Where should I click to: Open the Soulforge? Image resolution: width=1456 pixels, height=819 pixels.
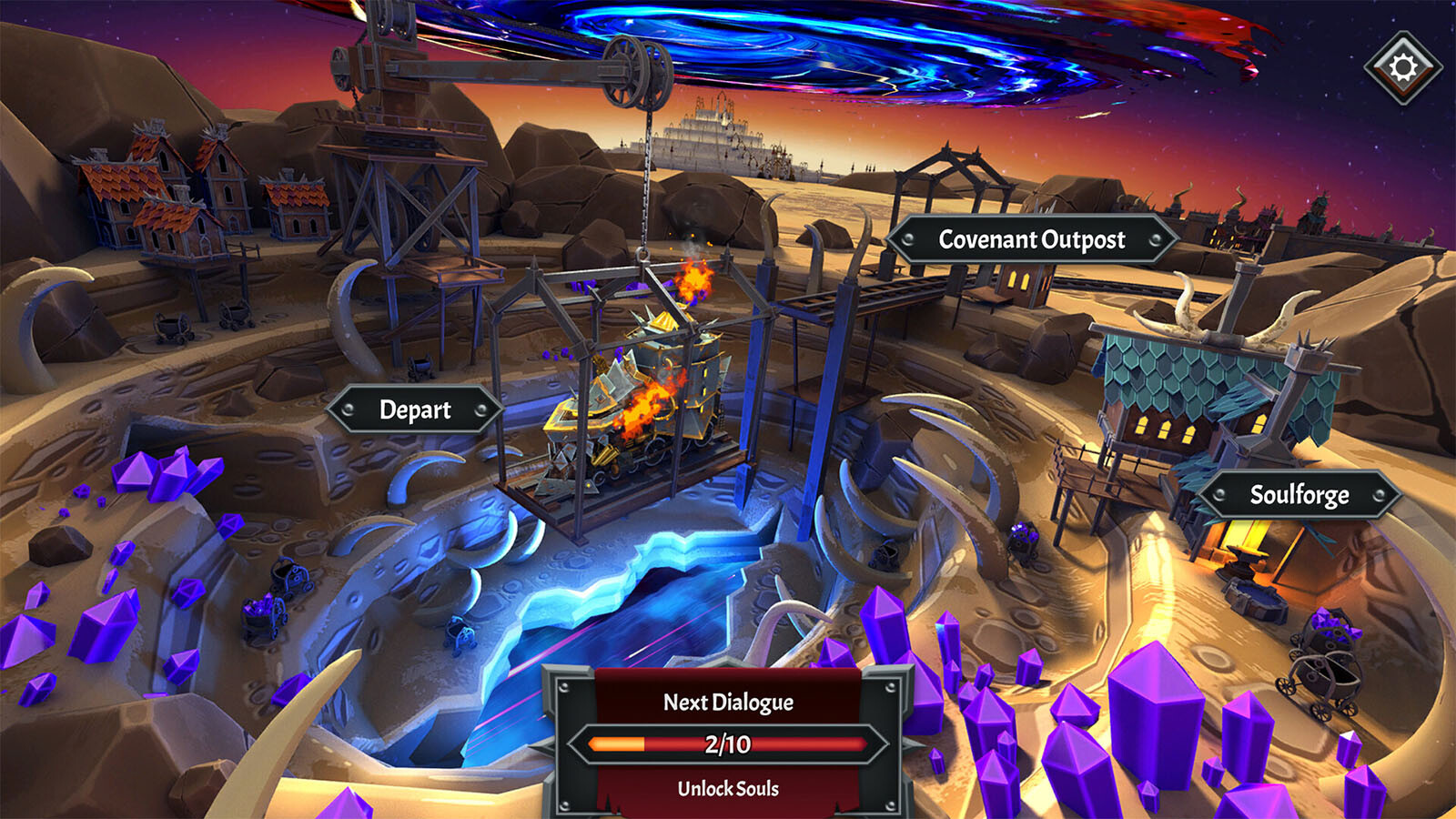point(1299,495)
